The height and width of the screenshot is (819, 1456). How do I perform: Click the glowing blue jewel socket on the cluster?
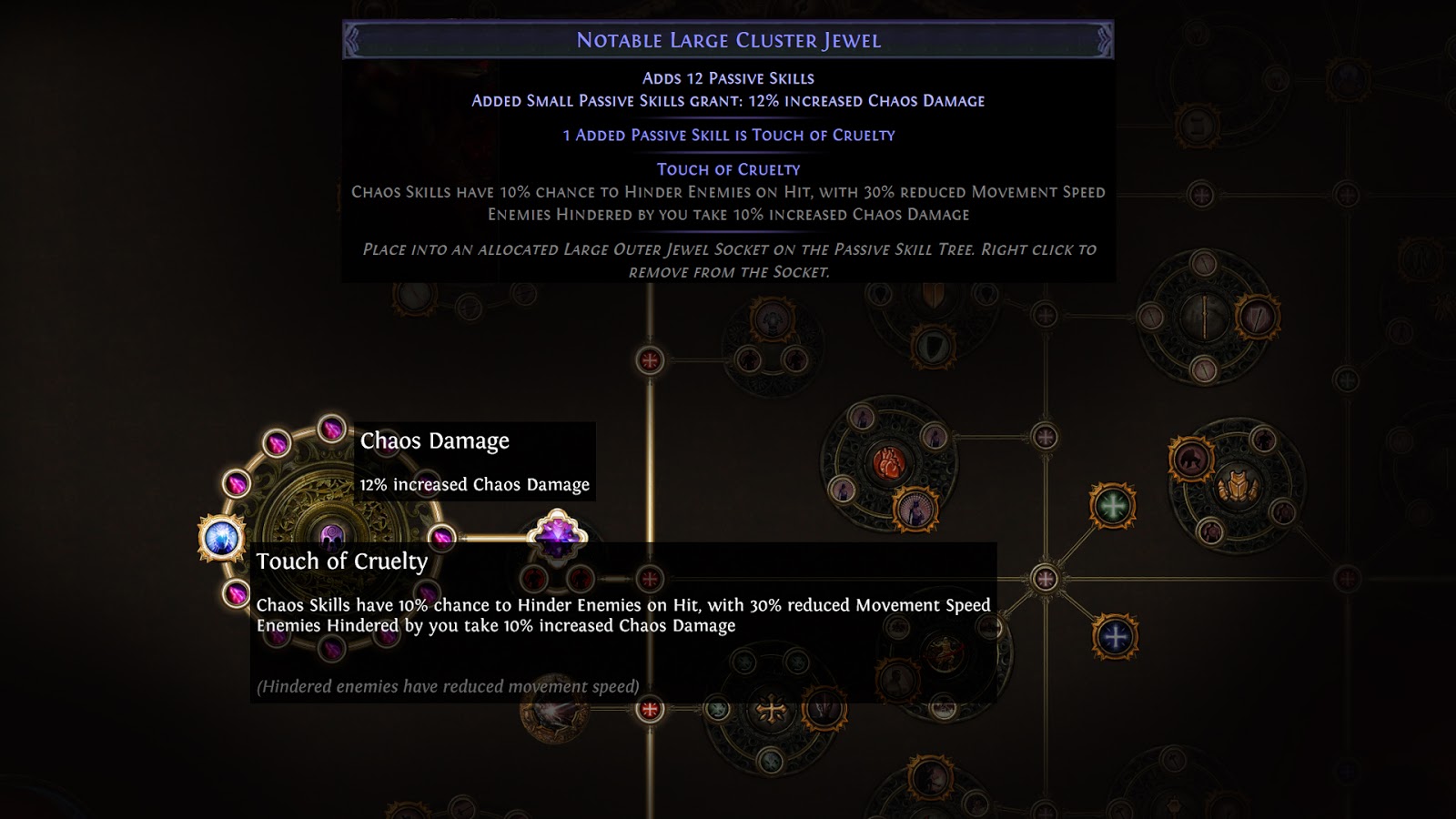pos(221,537)
